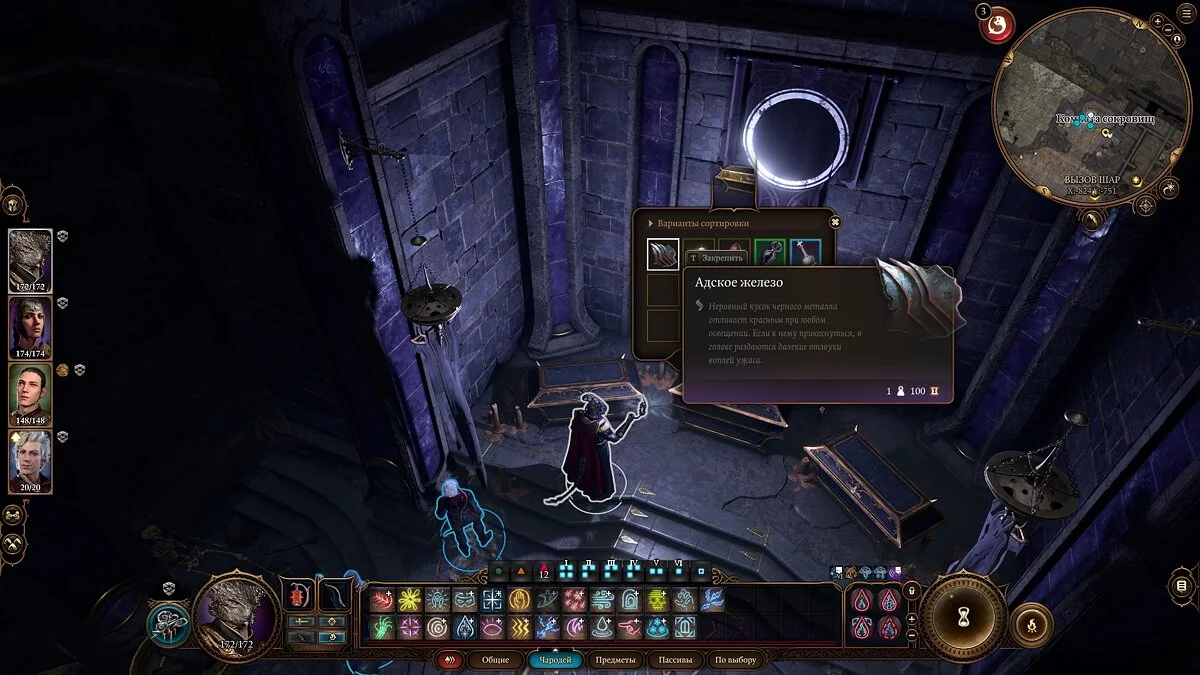The image size is (1200, 675).
Task: Show the Пассивы hotbar tab
Action: coord(674,660)
